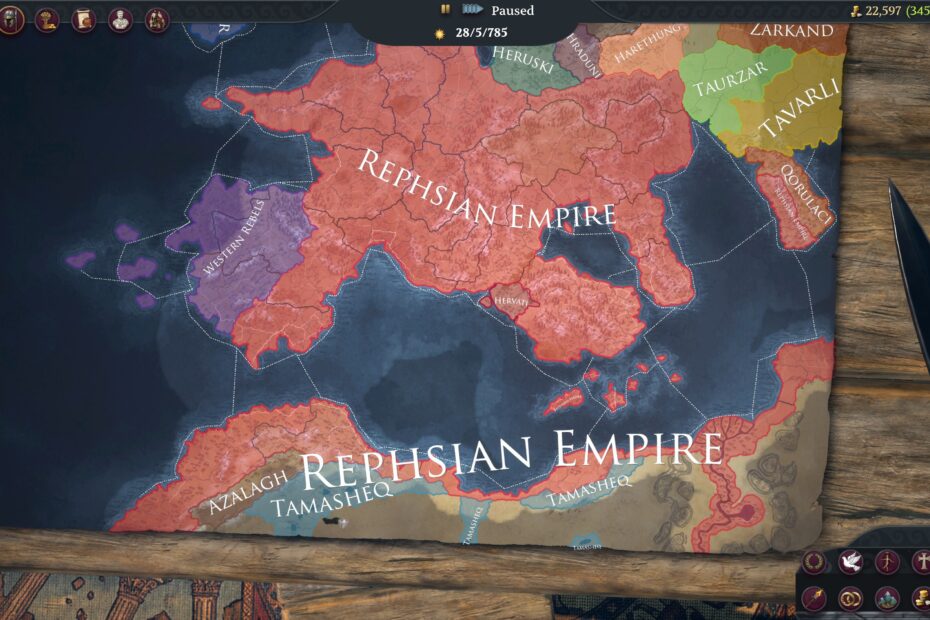930x620 pixels.
Task: Show the mountain terrain map mode
Action: (x=887, y=598)
